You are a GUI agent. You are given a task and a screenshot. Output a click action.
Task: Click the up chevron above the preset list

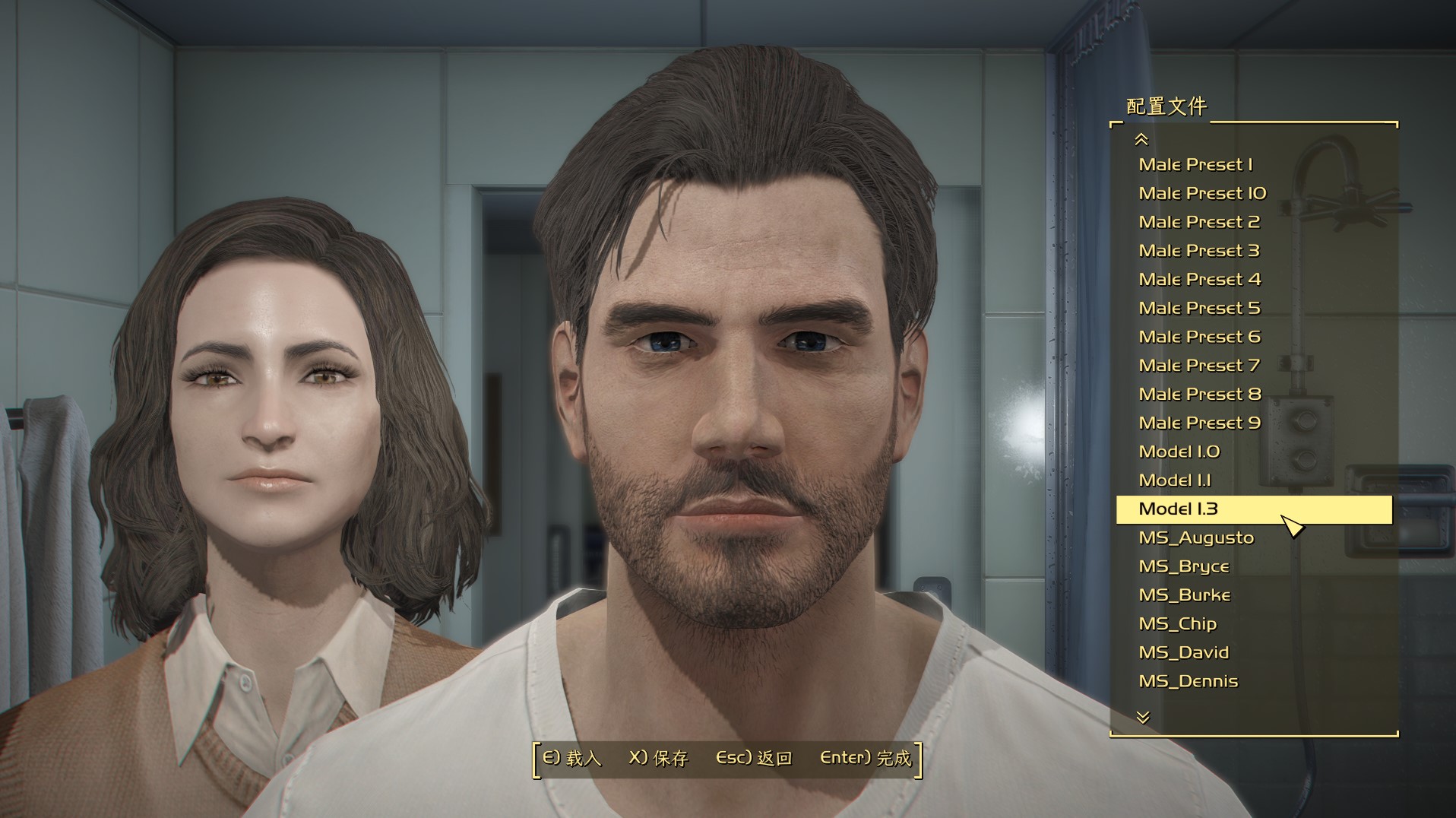(x=1141, y=139)
